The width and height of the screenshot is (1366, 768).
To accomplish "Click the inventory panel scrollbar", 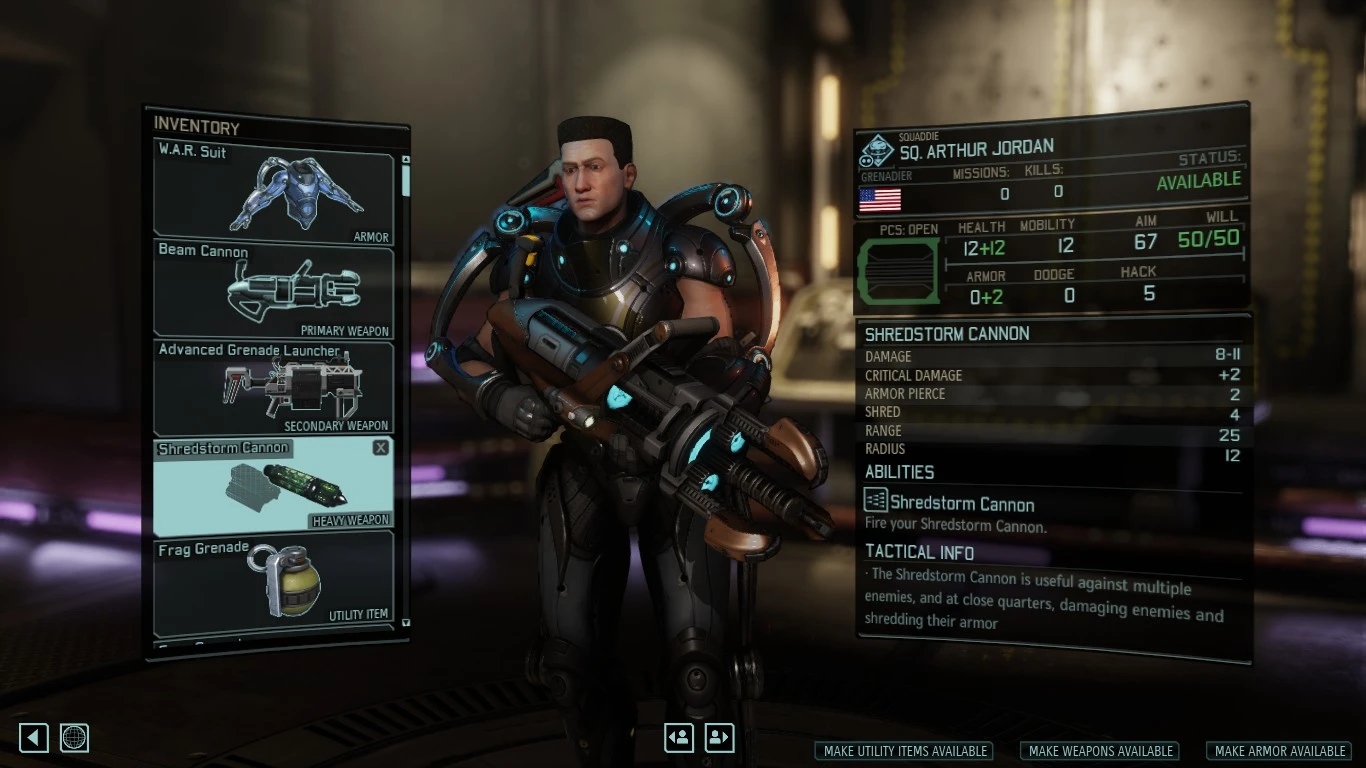I will (x=405, y=180).
